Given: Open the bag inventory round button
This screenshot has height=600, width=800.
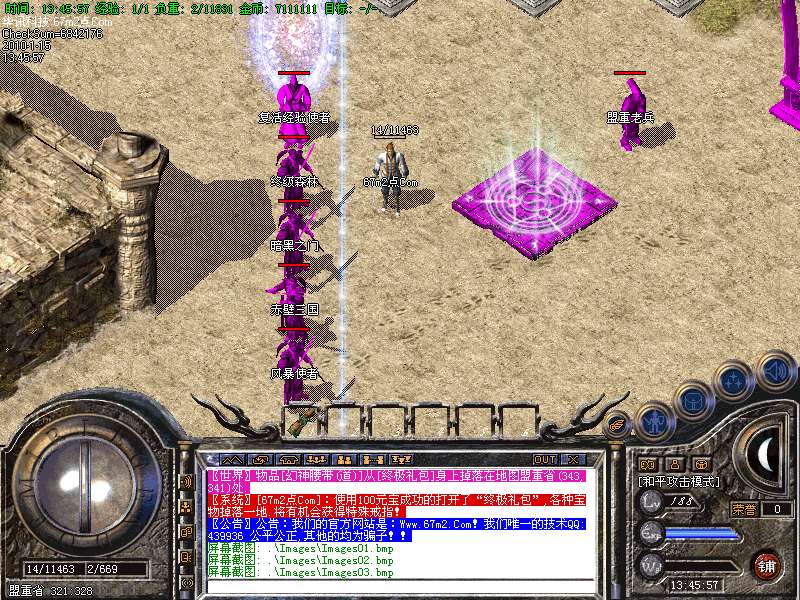Looking at the screenshot, I should (x=694, y=400).
